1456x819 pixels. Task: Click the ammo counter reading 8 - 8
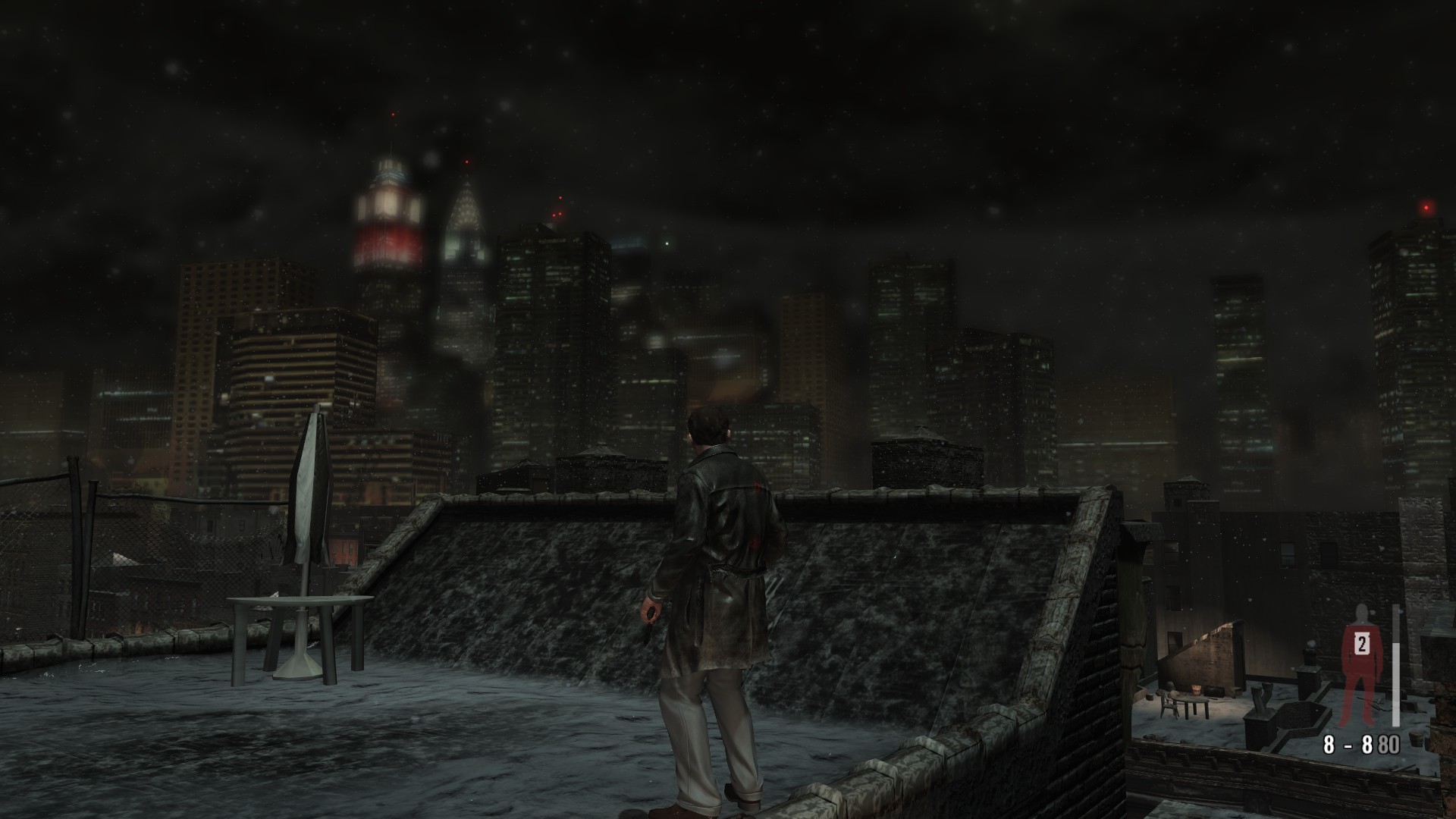pyautogui.click(x=1347, y=742)
